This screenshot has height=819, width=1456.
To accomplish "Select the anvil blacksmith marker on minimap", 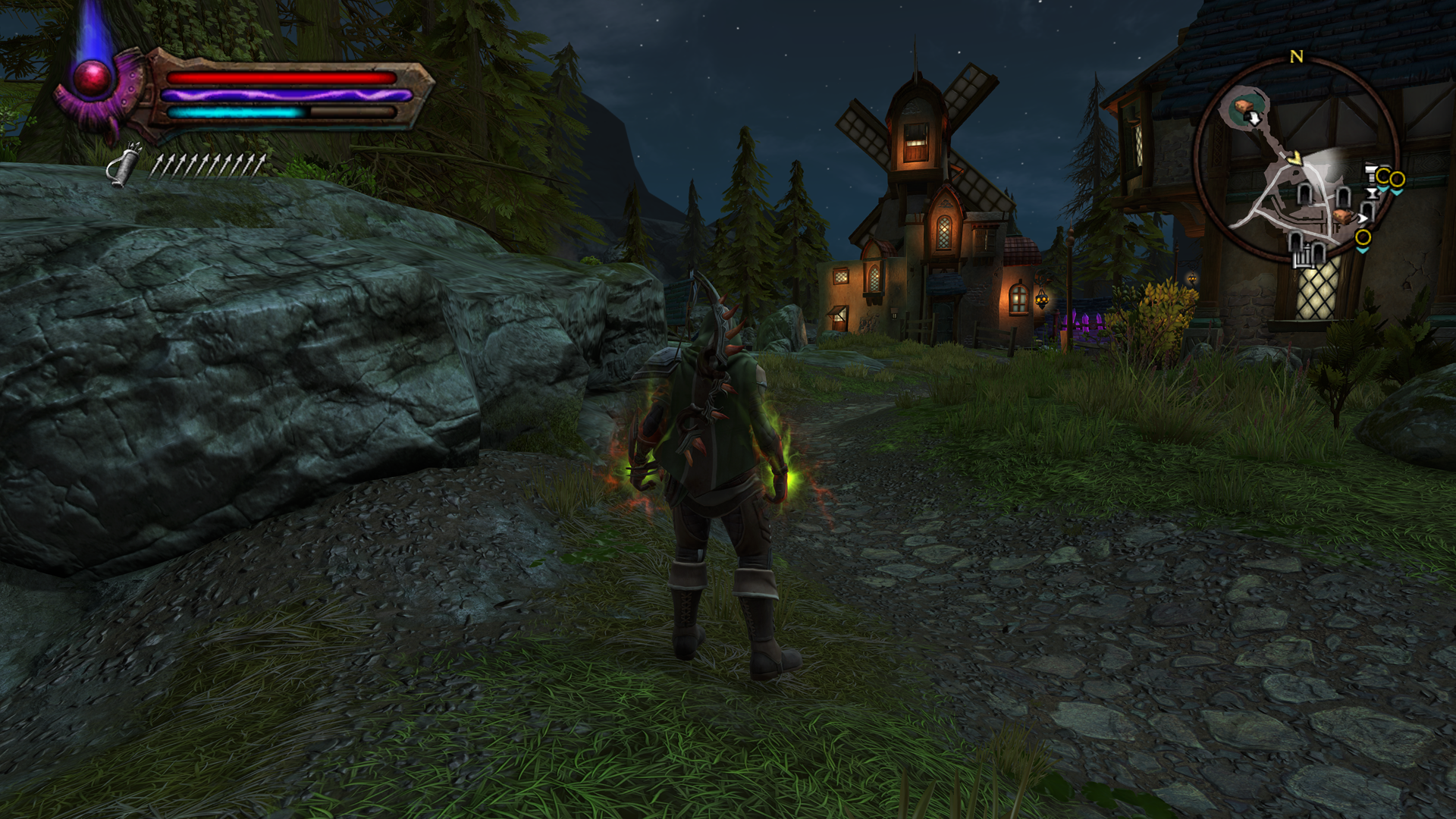I will [1371, 174].
